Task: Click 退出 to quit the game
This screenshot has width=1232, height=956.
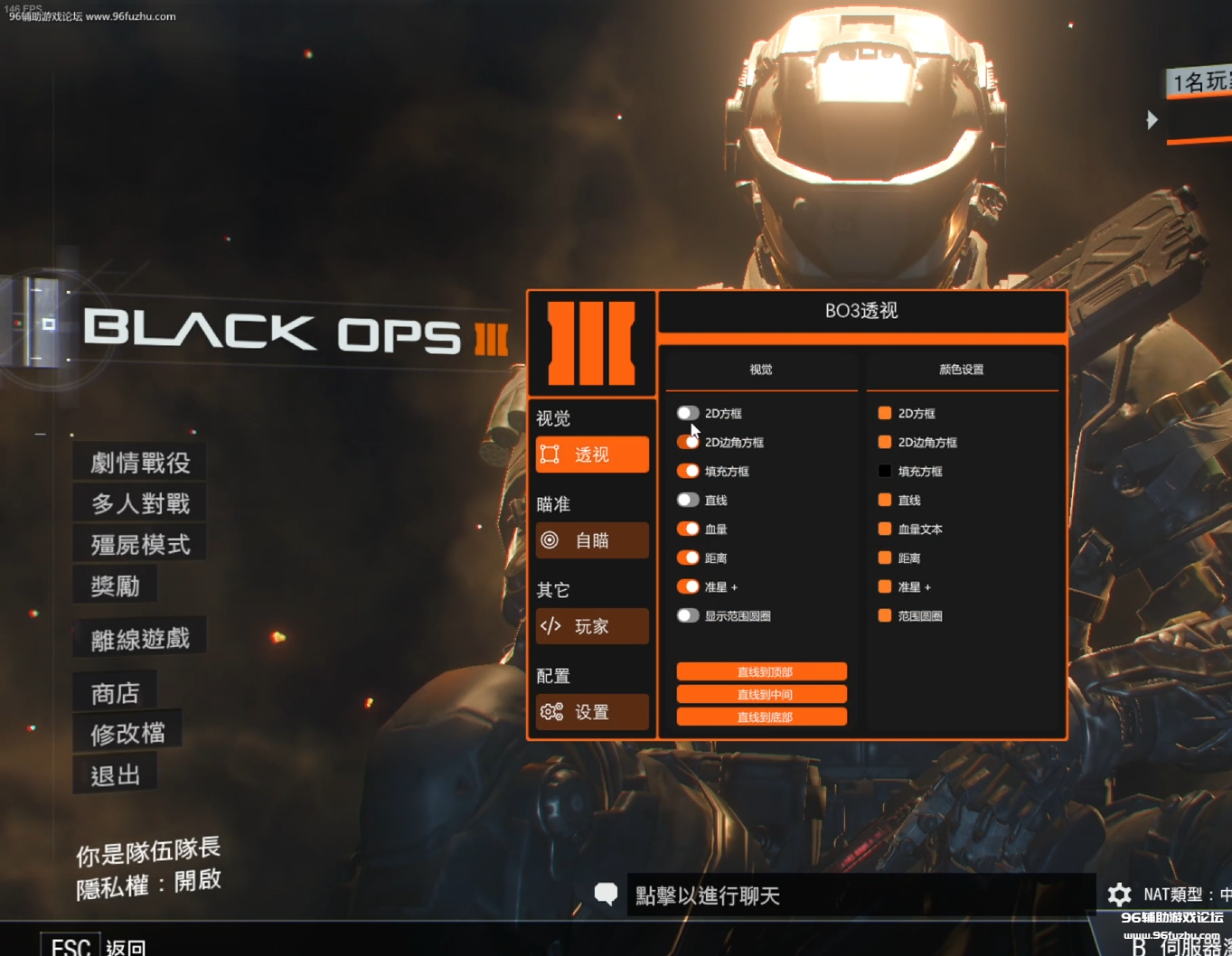Action: click(x=115, y=775)
